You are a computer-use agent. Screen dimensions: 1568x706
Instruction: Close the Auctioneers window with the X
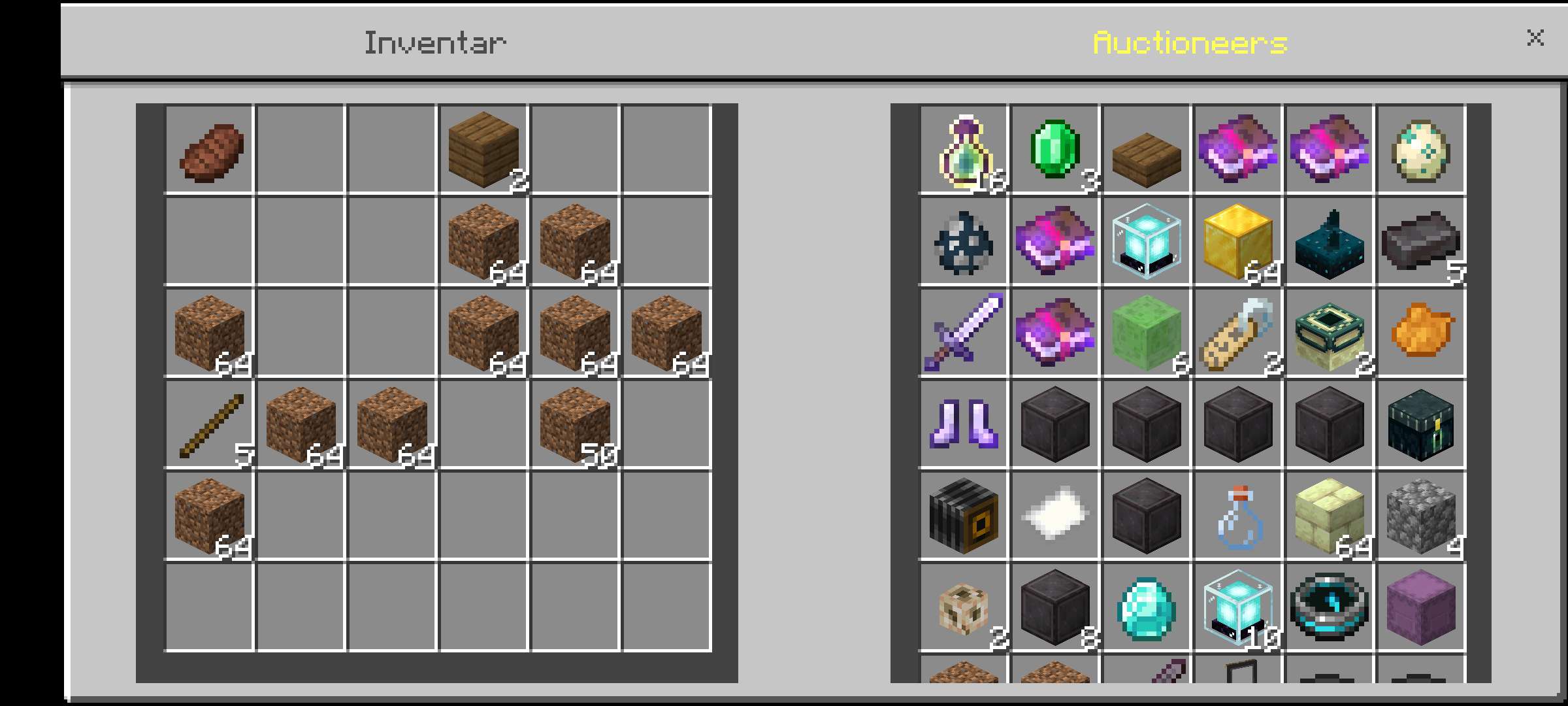click(x=1535, y=38)
